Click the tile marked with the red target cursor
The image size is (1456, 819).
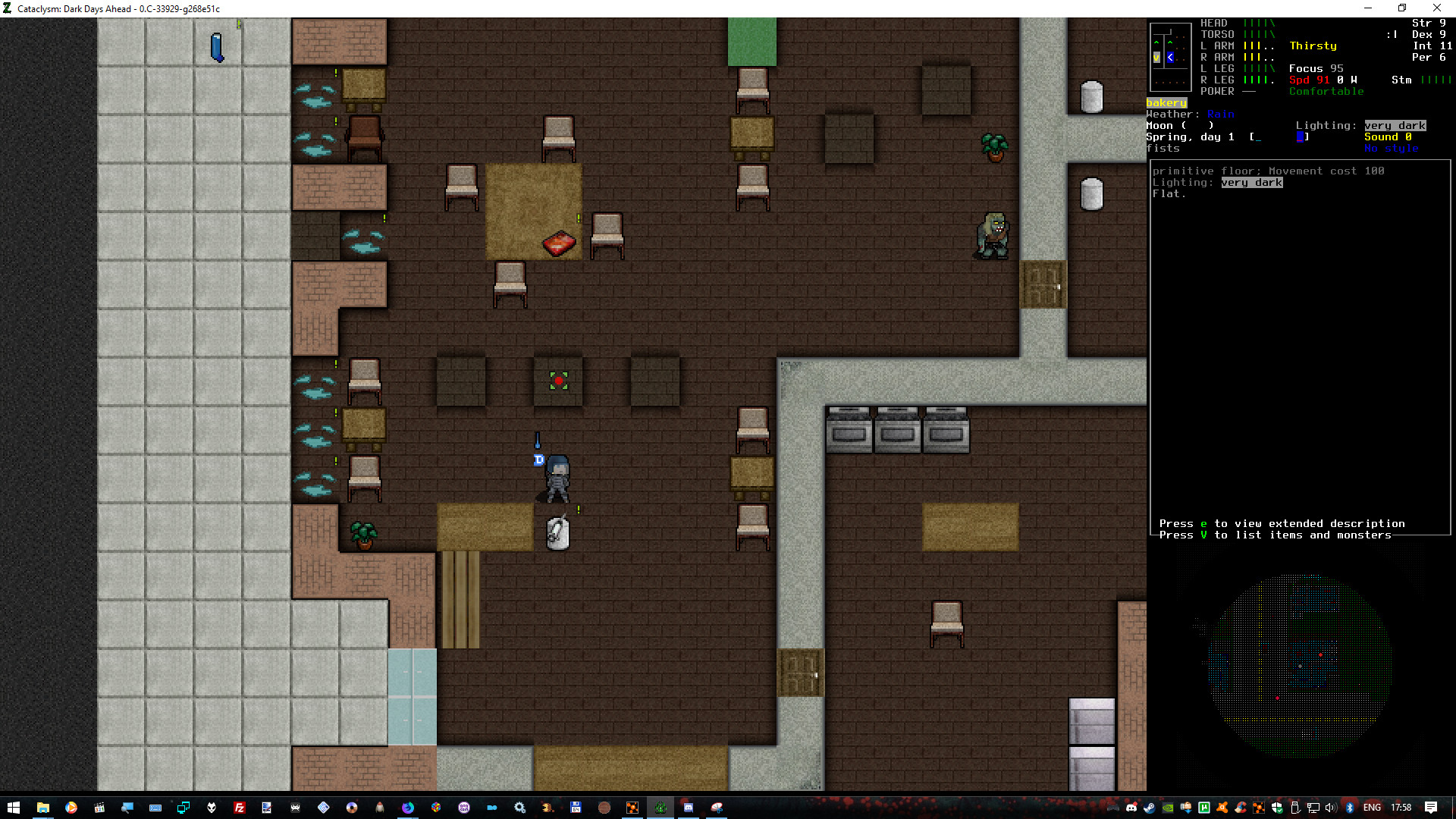click(x=558, y=381)
